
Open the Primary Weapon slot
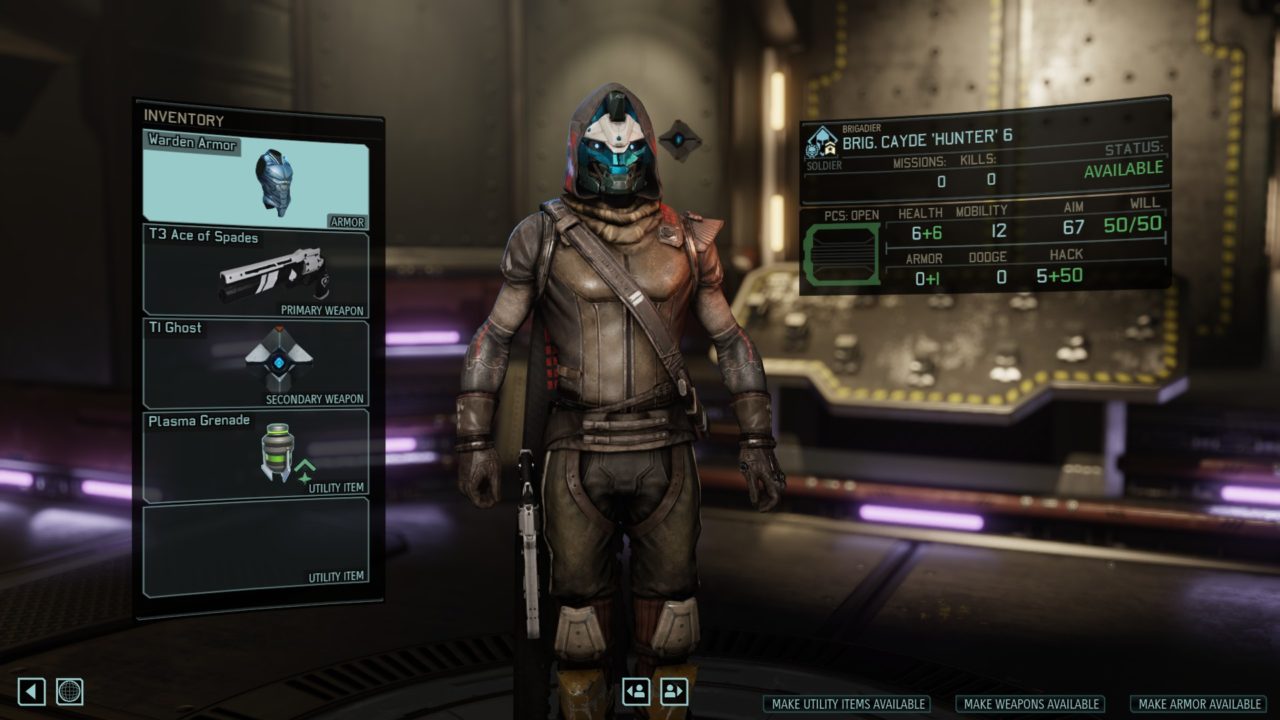pos(255,272)
